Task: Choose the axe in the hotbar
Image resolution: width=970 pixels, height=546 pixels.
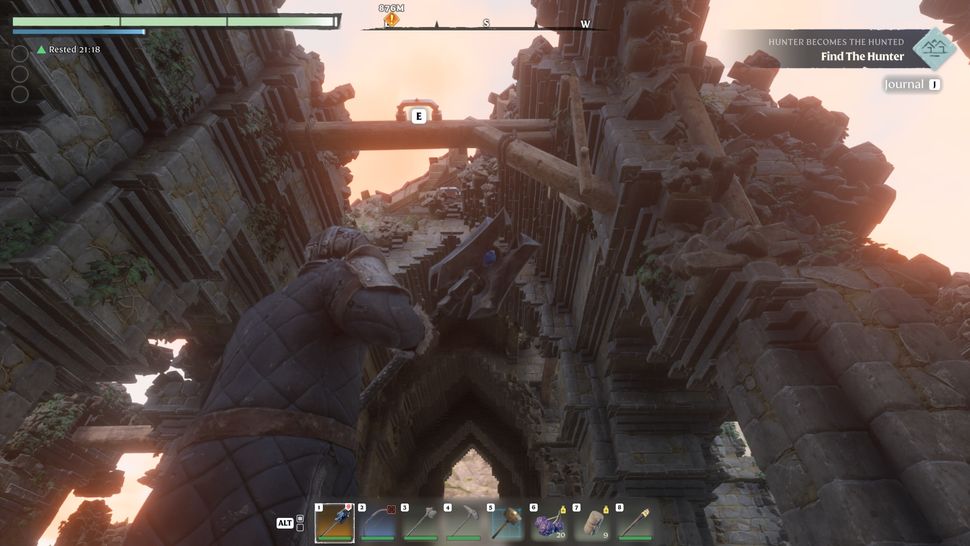Action: [421, 522]
